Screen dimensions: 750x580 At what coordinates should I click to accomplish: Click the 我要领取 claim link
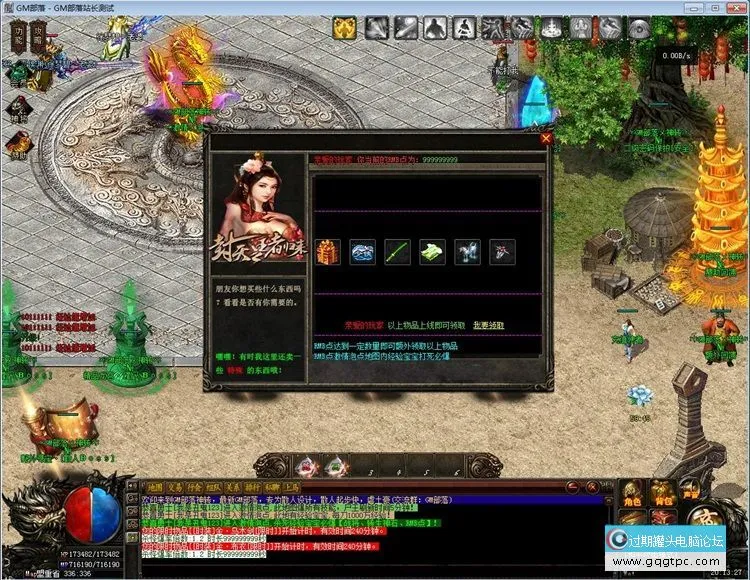(489, 325)
